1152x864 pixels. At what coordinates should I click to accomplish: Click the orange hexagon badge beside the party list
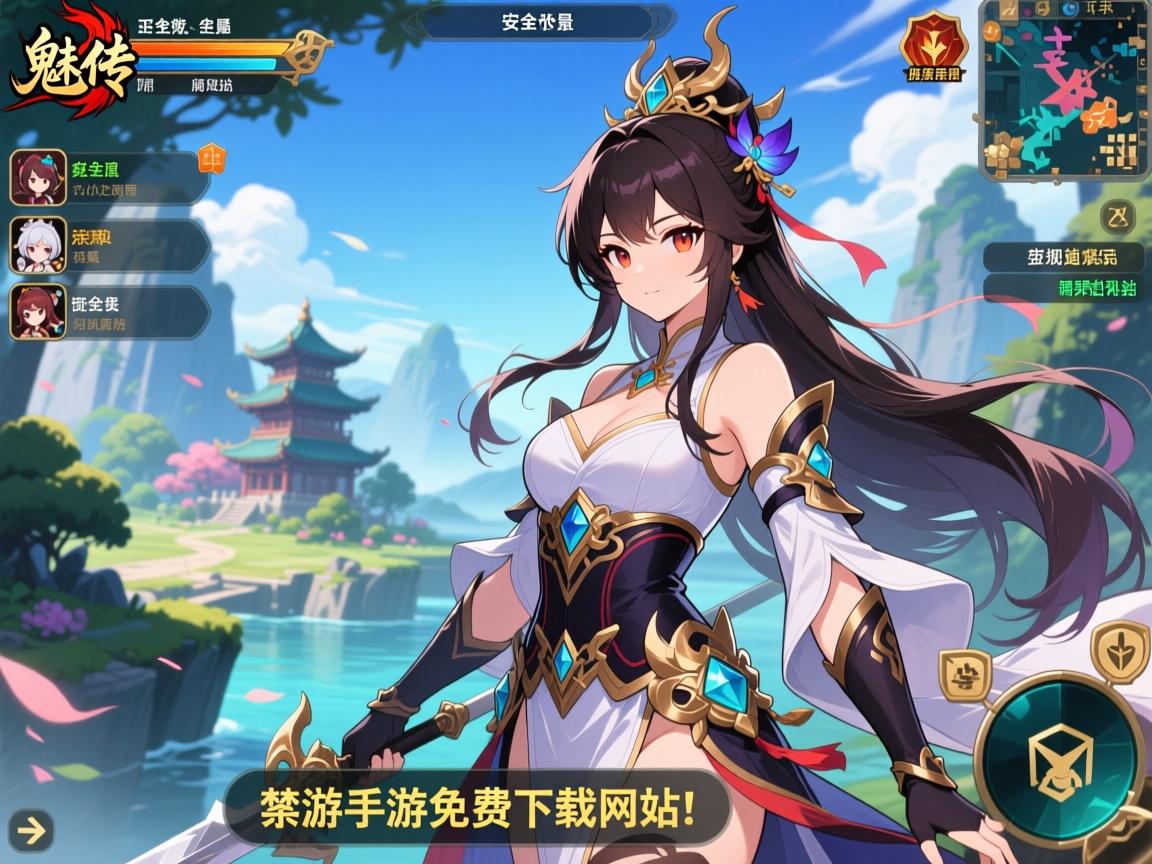click(x=212, y=158)
